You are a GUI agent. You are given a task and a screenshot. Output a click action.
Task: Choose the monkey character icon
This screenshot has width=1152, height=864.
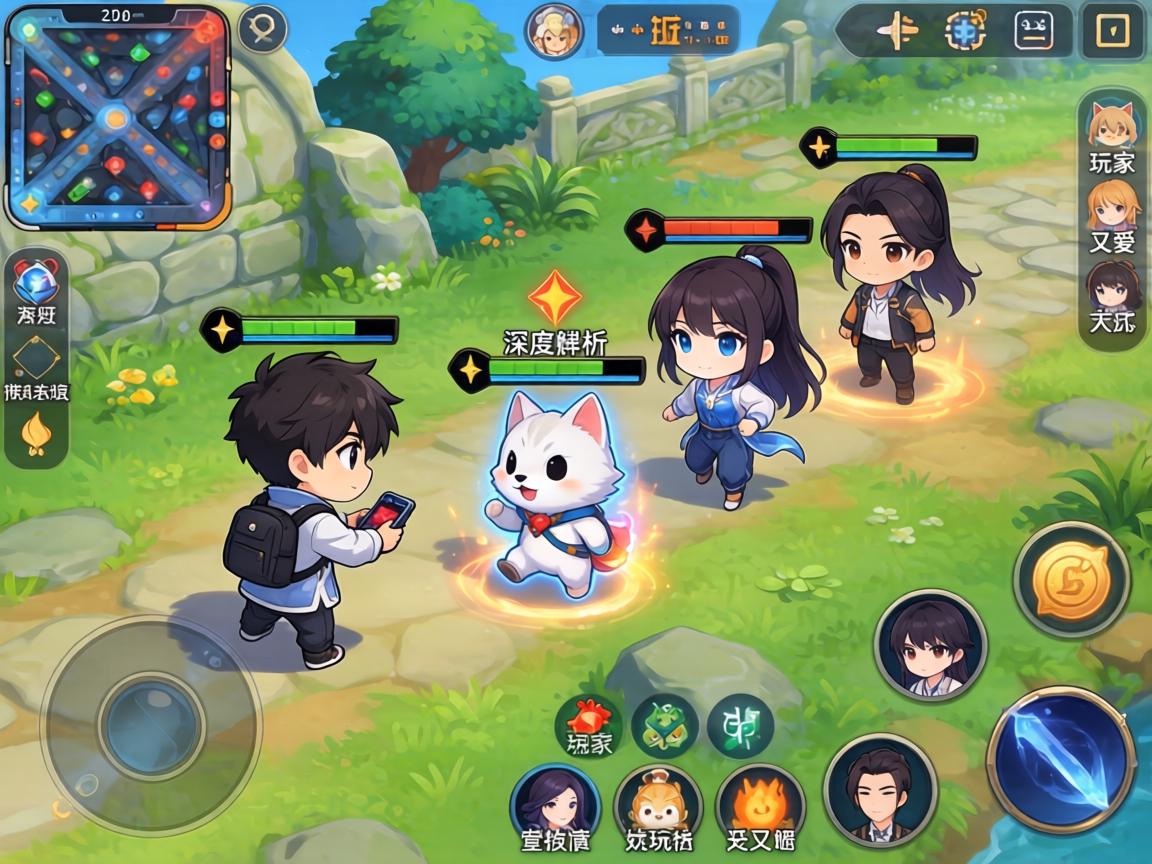(x=658, y=802)
